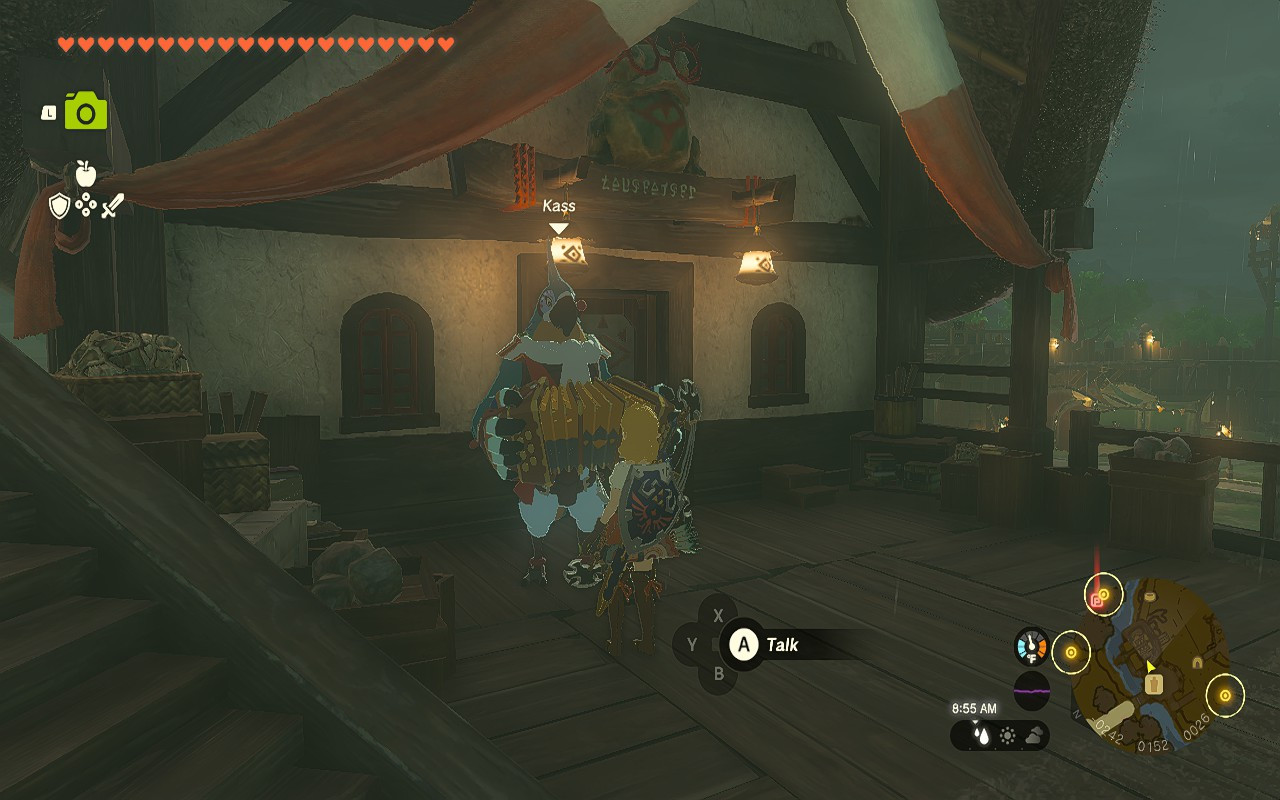1280x800 pixels.
Task: Click the yellow cursor arrow on the minimap
Action: (x=1150, y=666)
